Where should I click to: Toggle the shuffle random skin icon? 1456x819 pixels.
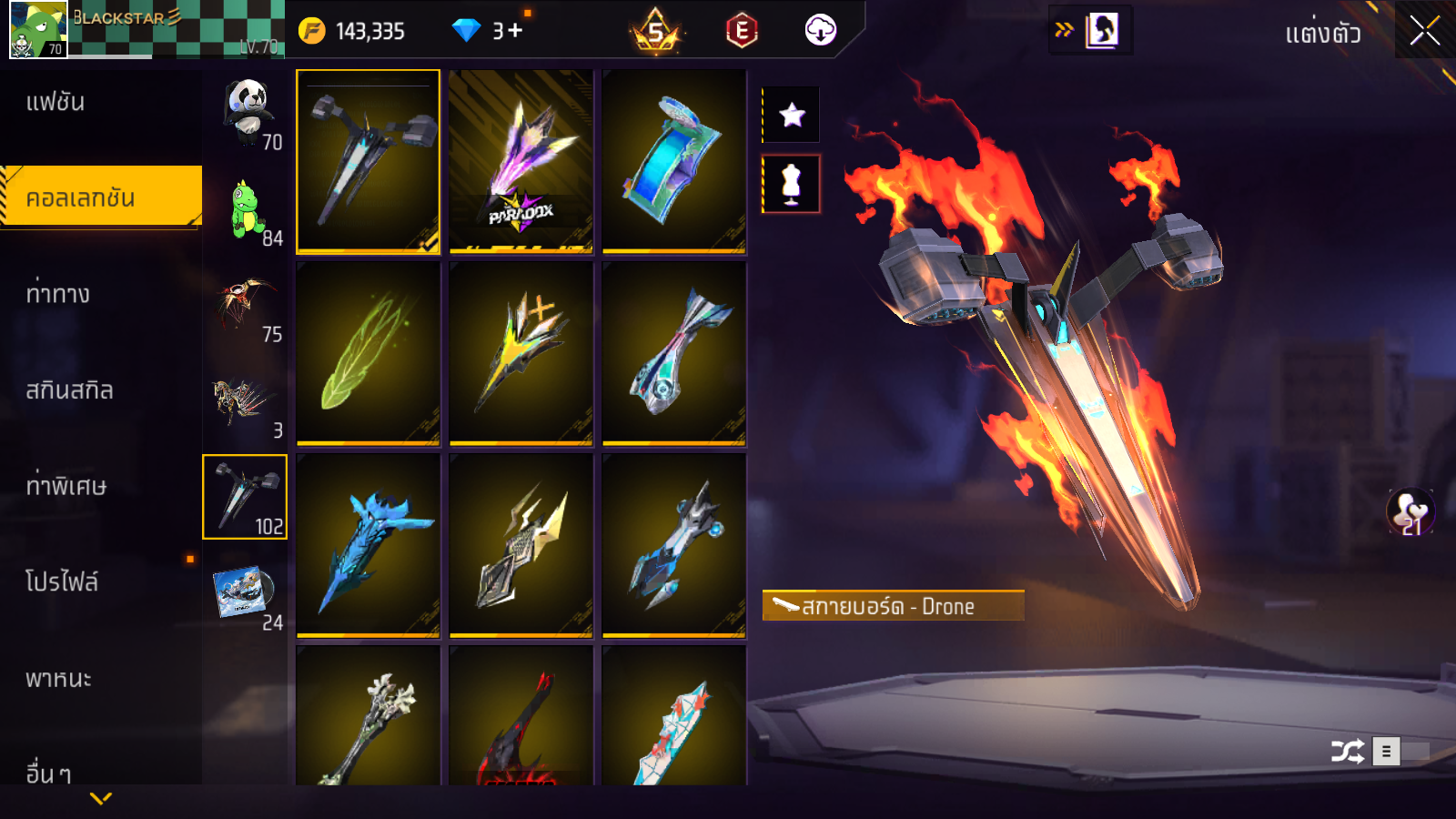pyautogui.click(x=1347, y=752)
